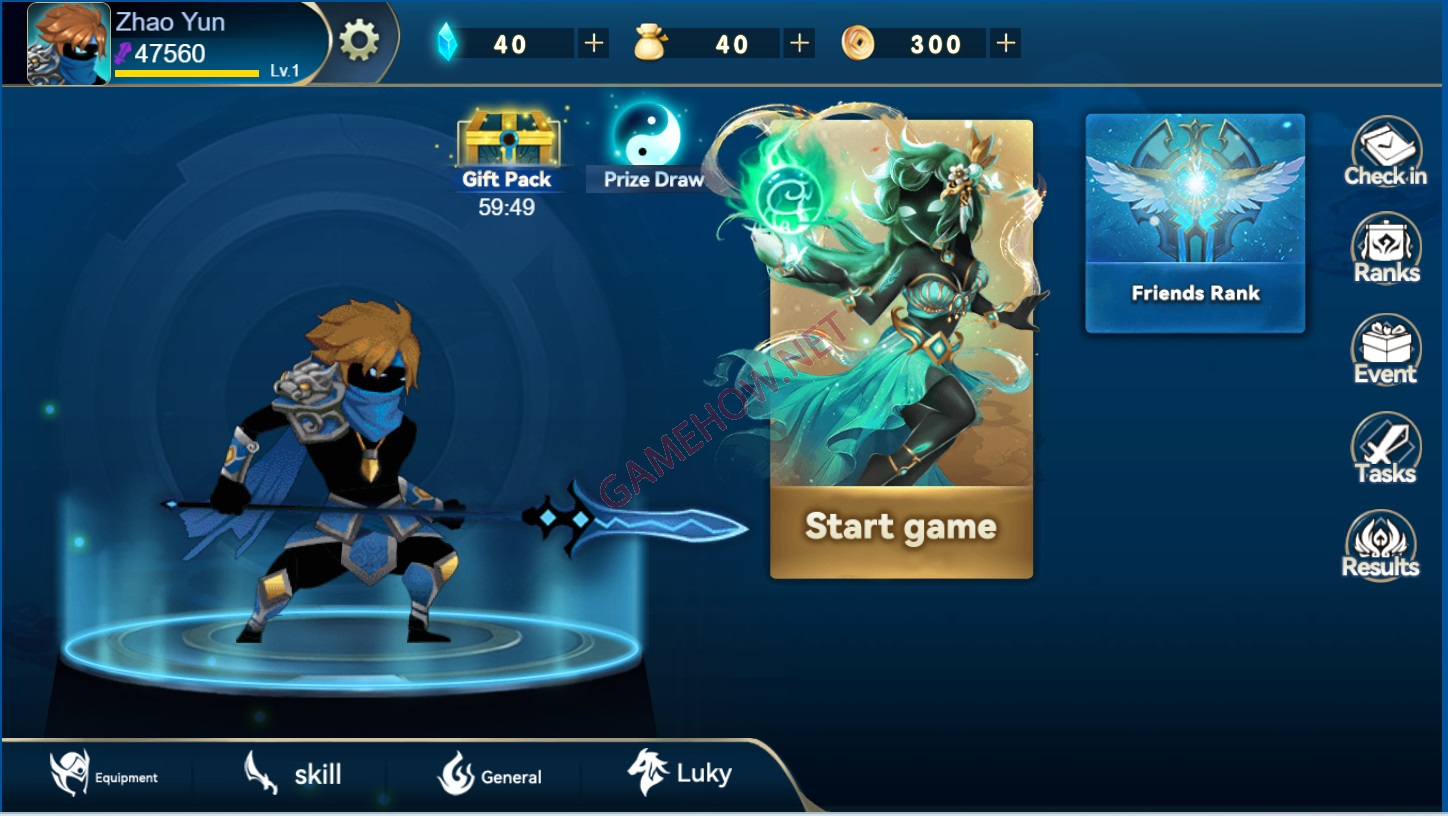Top up coins with the coin plus button
The width and height of the screenshot is (1448, 816).
point(1003,43)
